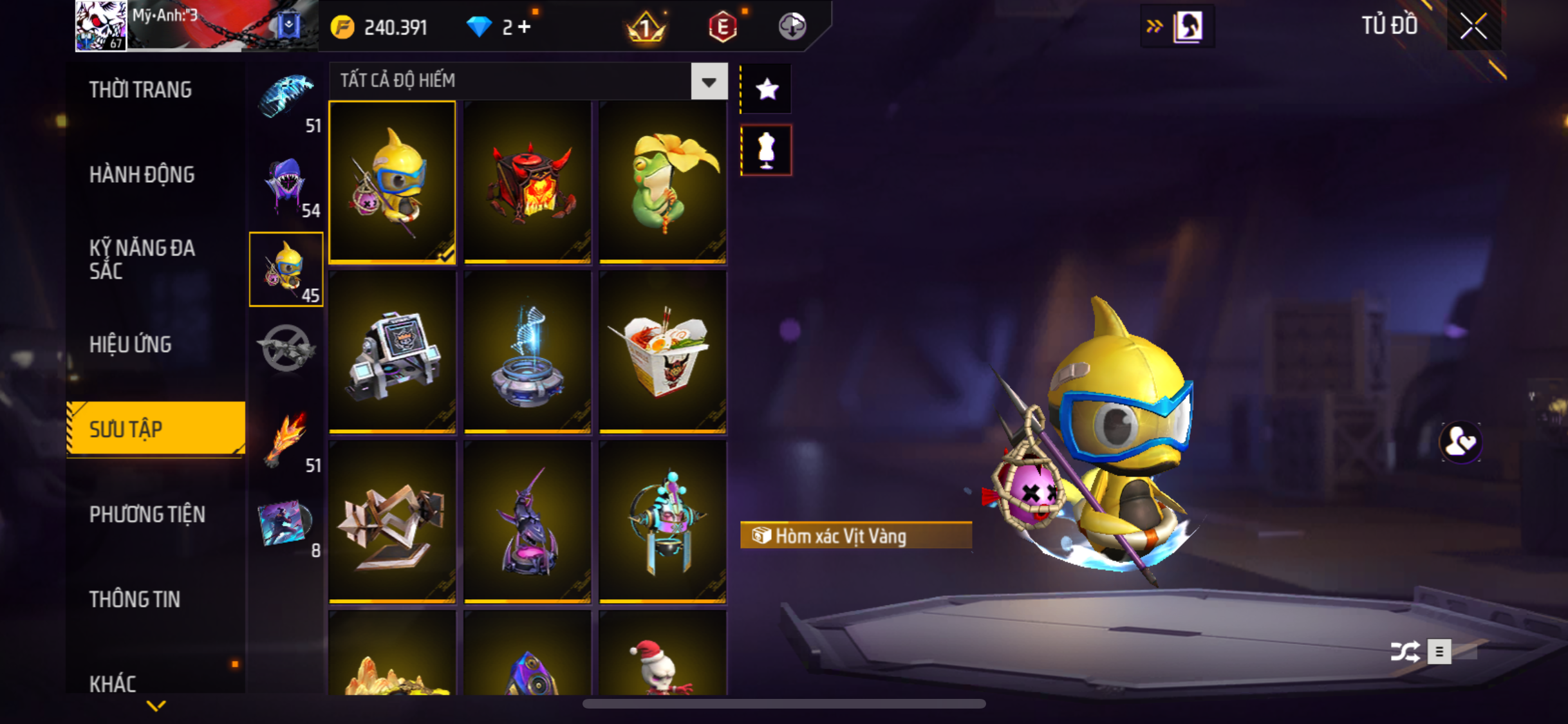The height and width of the screenshot is (724, 1568).
Task: Select the noodle takeout box skin
Action: point(662,351)
